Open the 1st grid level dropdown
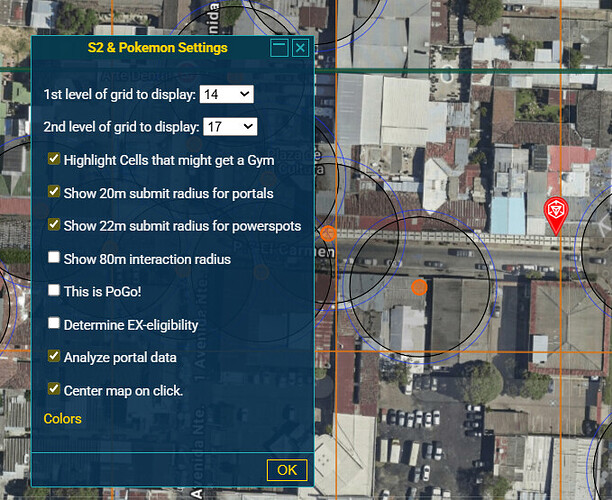 coord(227,94)
